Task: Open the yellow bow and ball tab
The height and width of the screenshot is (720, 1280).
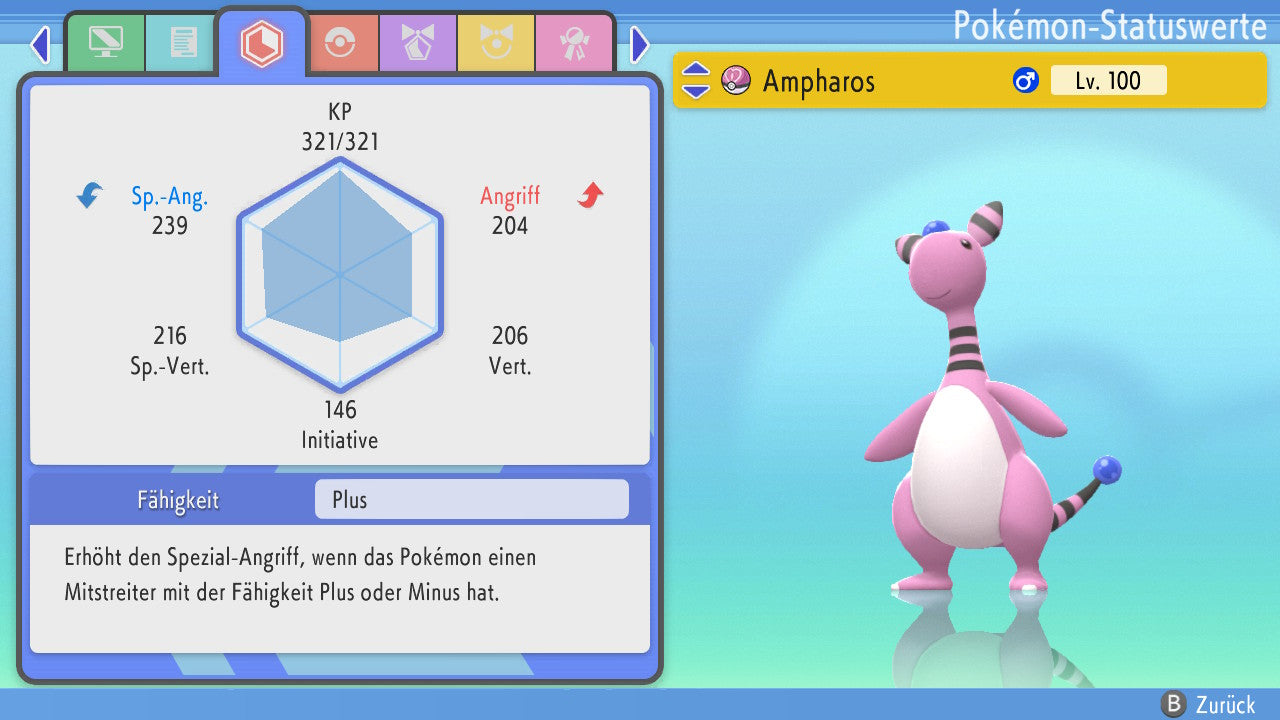Action: 495,43
